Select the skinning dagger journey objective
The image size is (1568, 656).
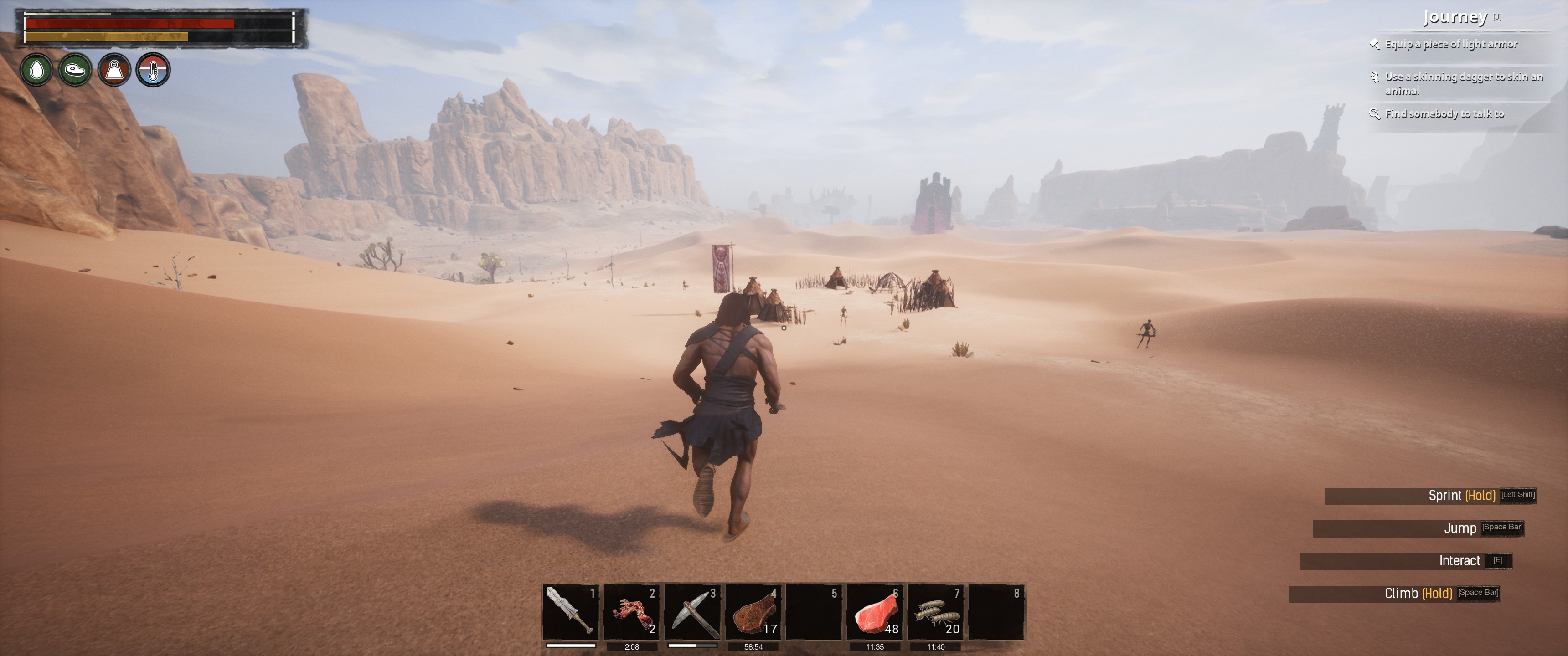(x=1463, y=83)
